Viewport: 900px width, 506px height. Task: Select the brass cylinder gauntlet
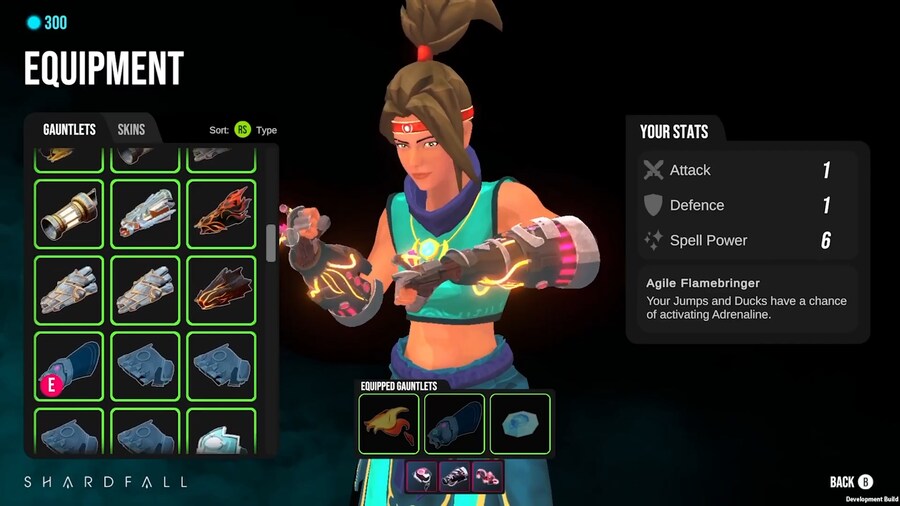69,213
